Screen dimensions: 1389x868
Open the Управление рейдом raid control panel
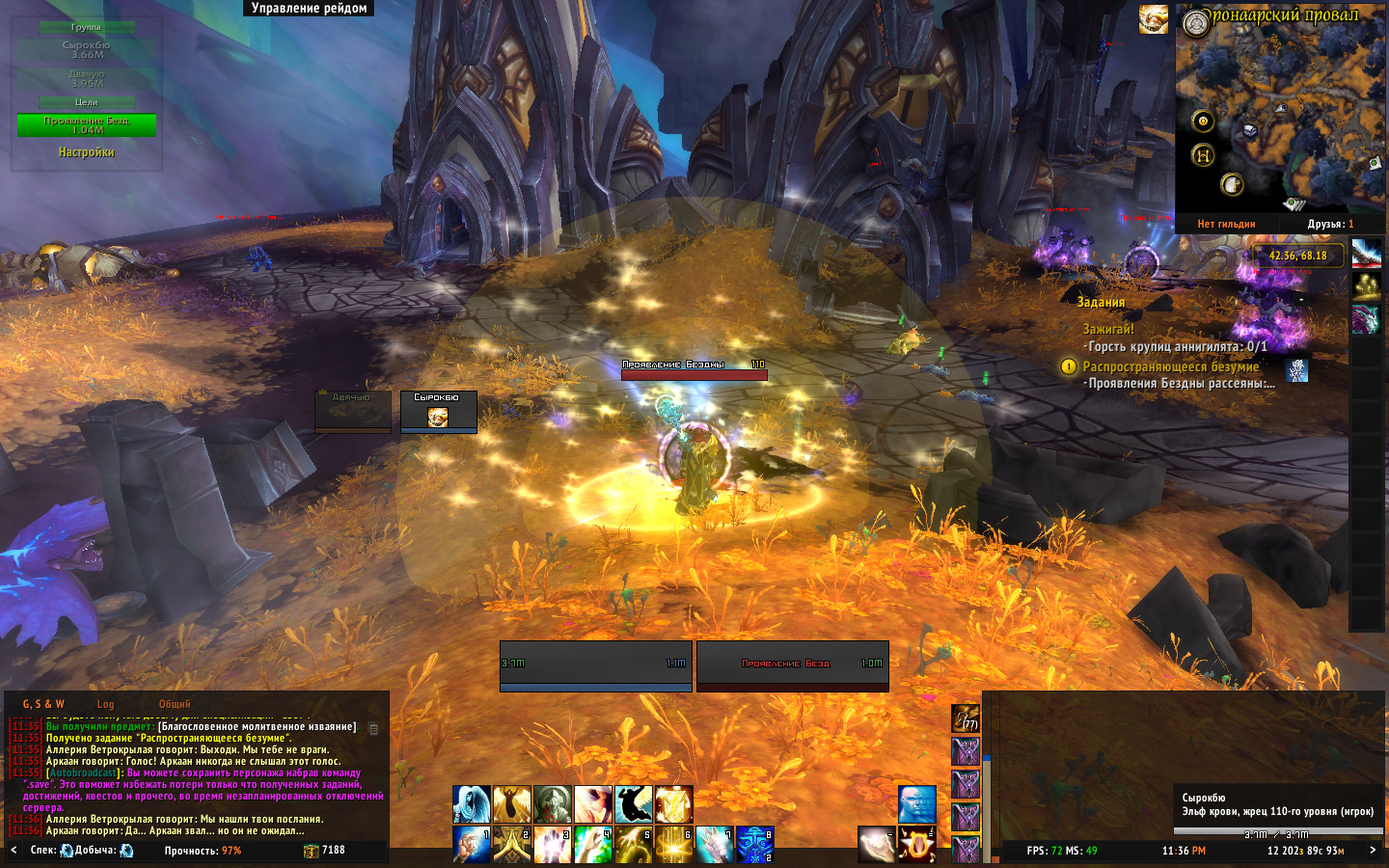[x=309, y=9]
